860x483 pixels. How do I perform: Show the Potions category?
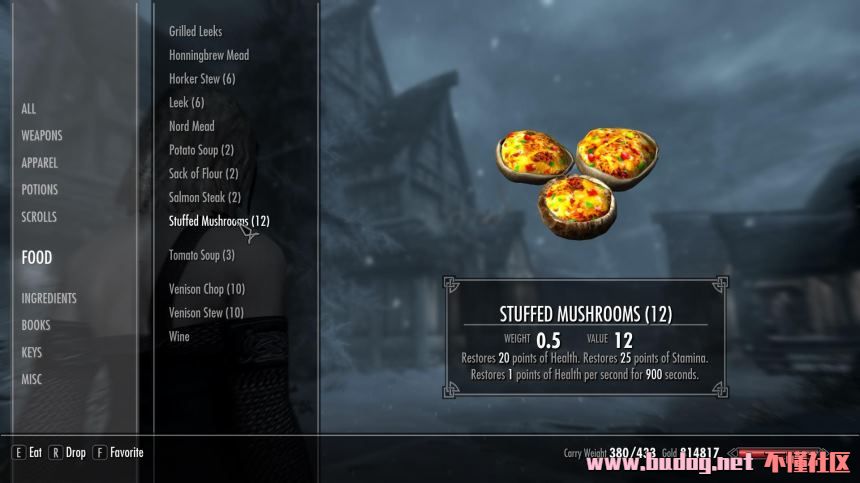click(40, 190)
